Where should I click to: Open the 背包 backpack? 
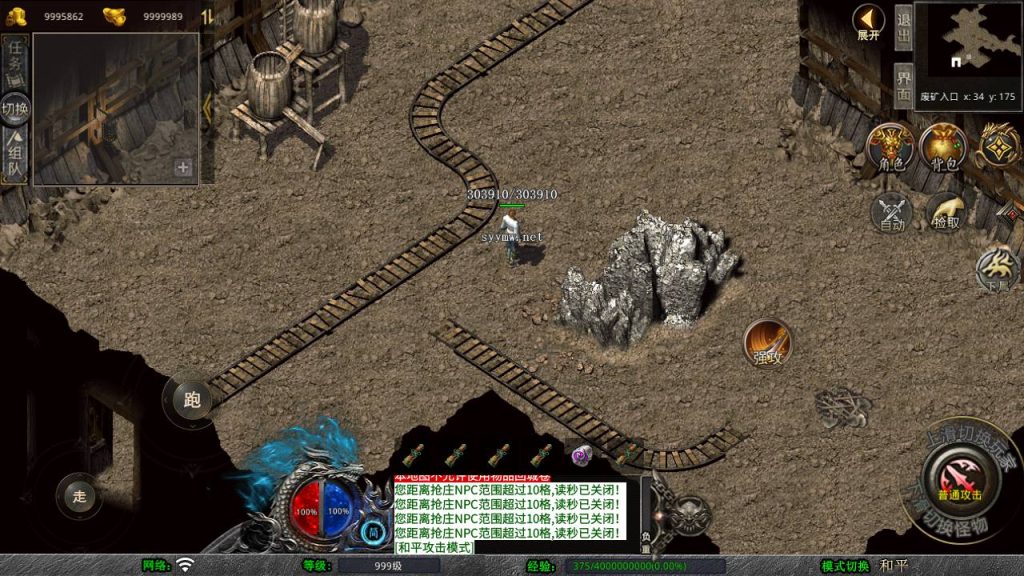coord(943,148)
